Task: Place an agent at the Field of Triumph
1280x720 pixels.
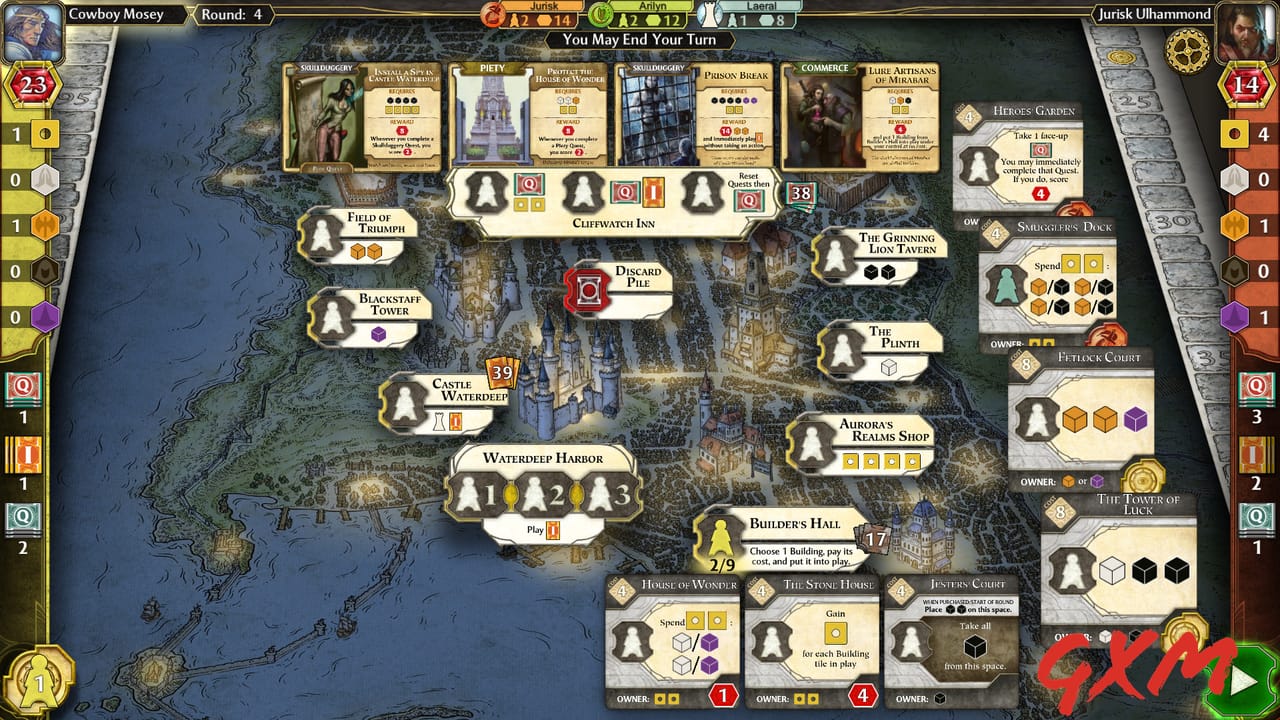Action: coord(322,235)
